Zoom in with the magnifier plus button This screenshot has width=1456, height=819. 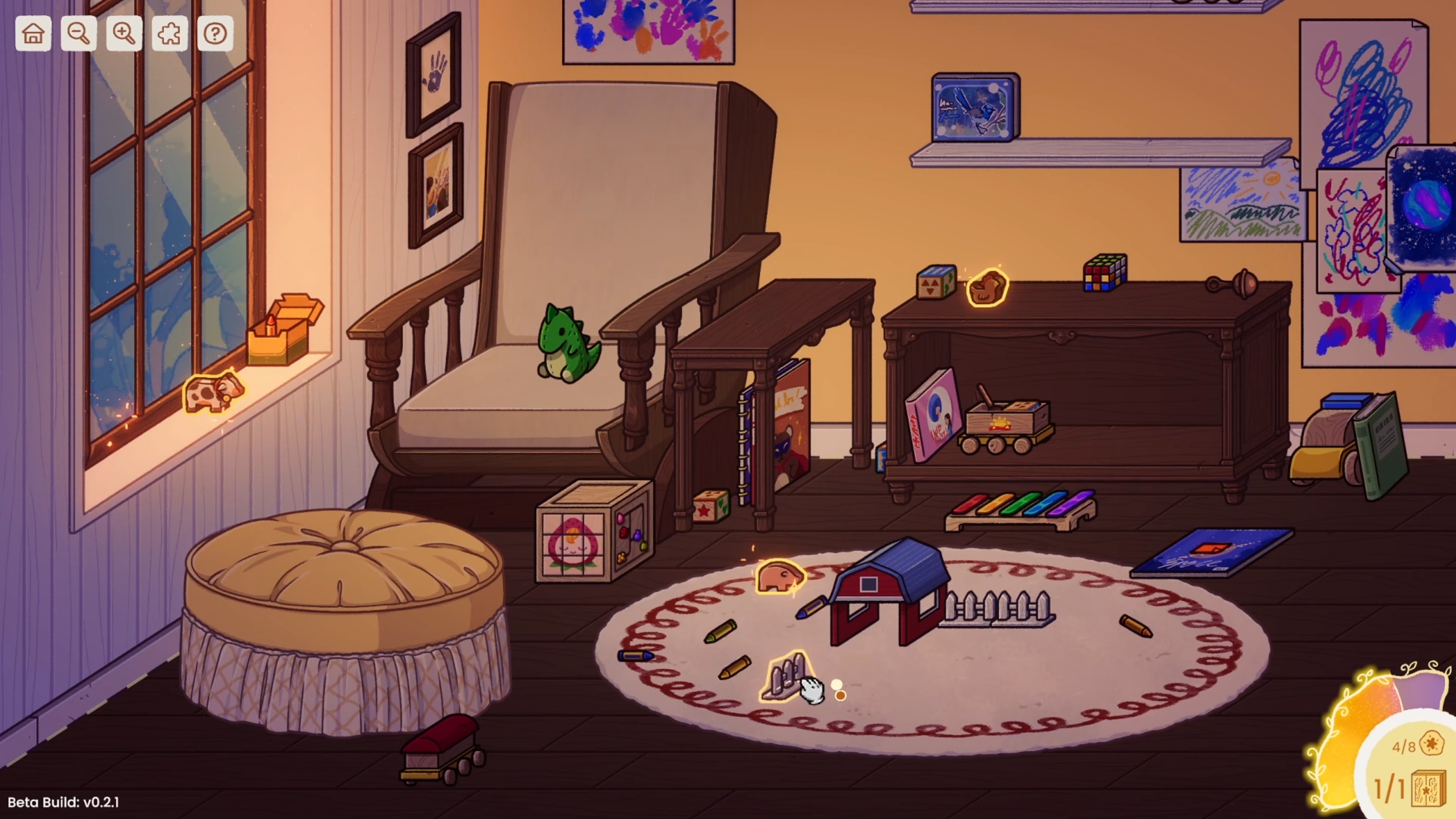point(124,34)
